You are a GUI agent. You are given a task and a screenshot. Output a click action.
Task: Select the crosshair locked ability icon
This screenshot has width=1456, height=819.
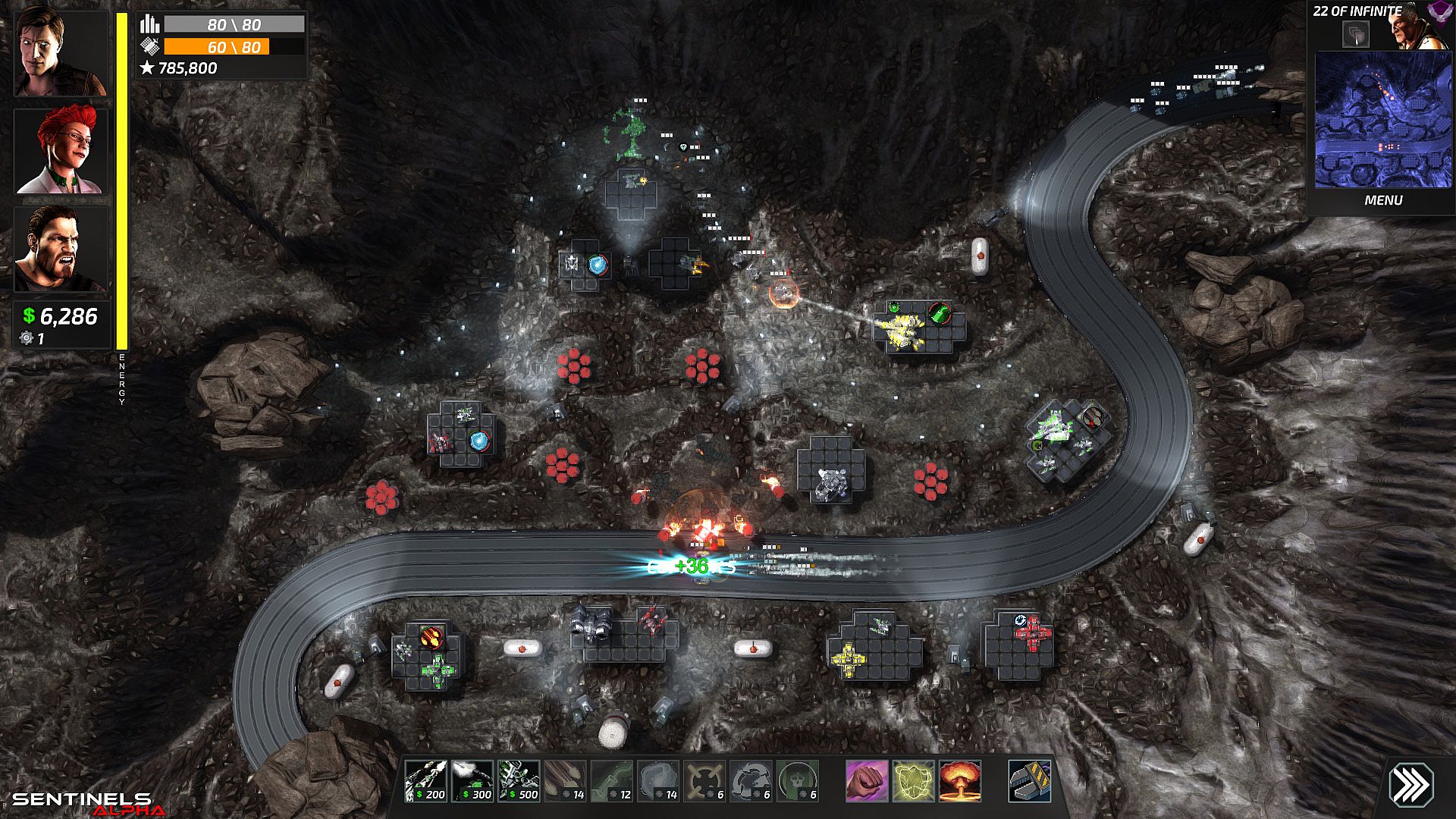tap(704, 781)
